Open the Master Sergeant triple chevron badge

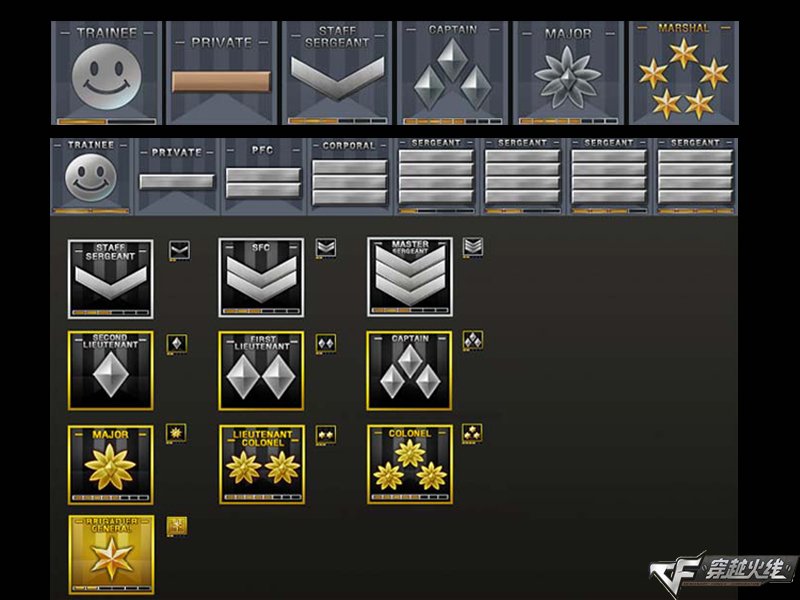click(x=410, y=279)
